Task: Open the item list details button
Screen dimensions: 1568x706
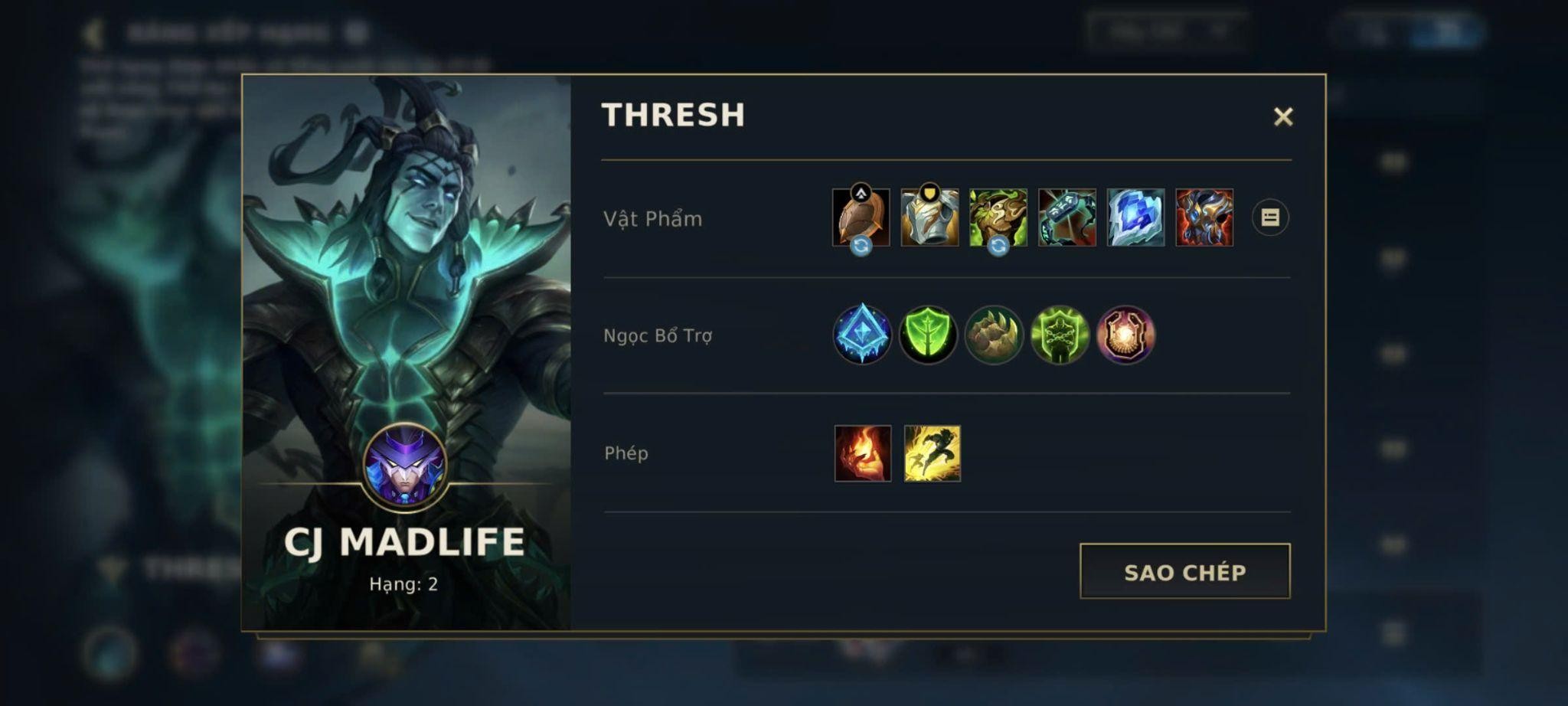Action: (x=1270, y=218)
